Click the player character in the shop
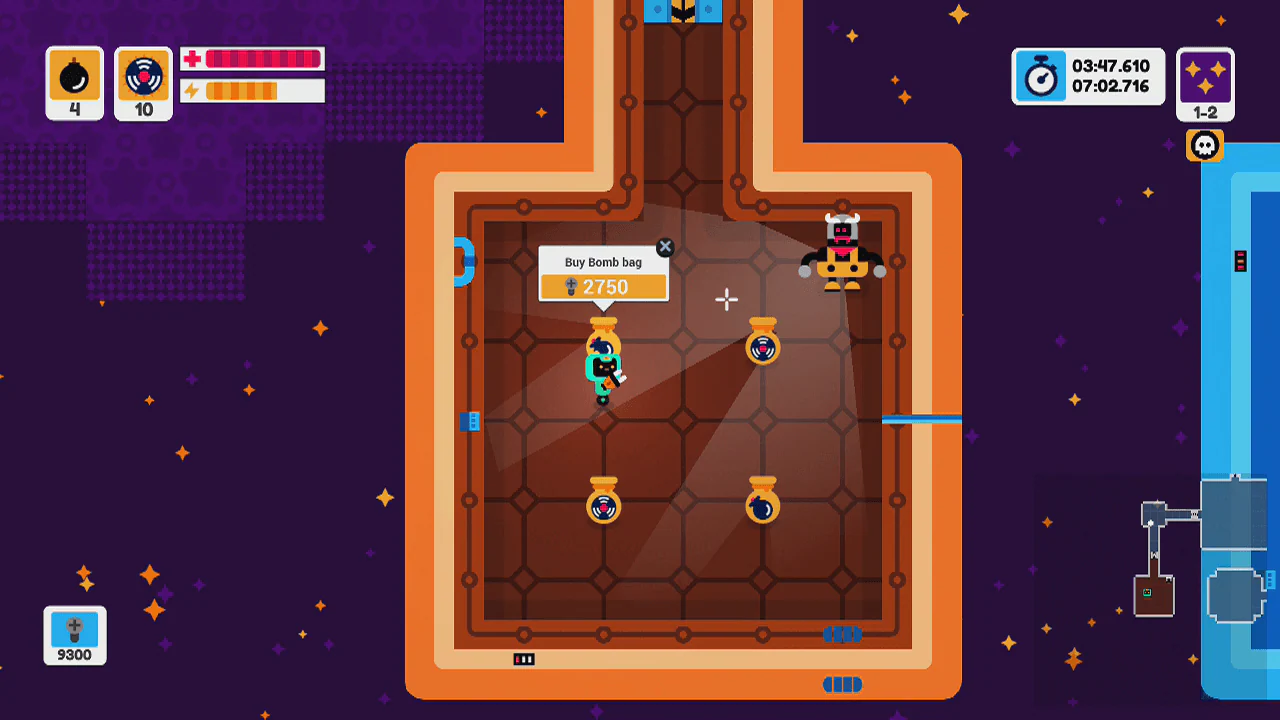The height and width of the screenshot is (720, 1280). [601, 370]
